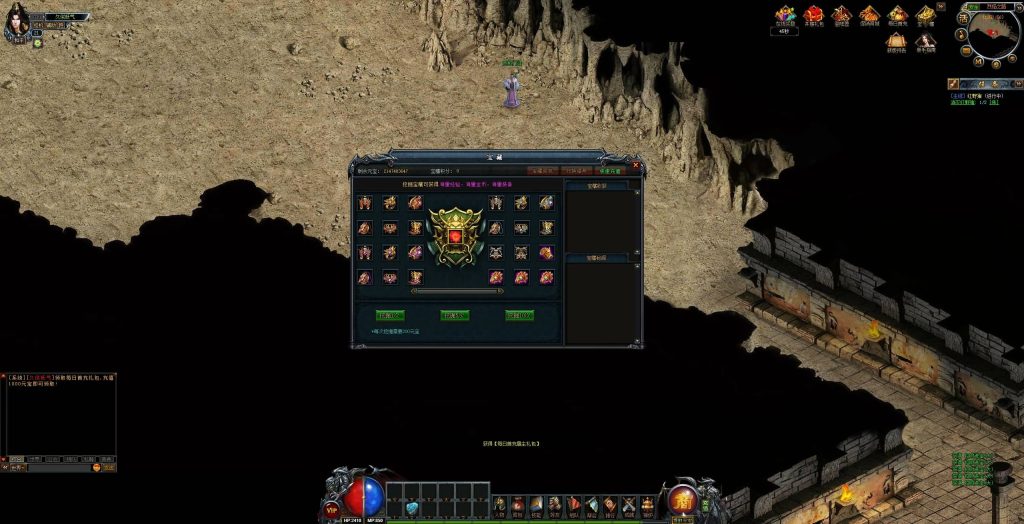The height and width of the screenshot is (524, 1024).
Task: Click the left green dig button
Action: 389,316
